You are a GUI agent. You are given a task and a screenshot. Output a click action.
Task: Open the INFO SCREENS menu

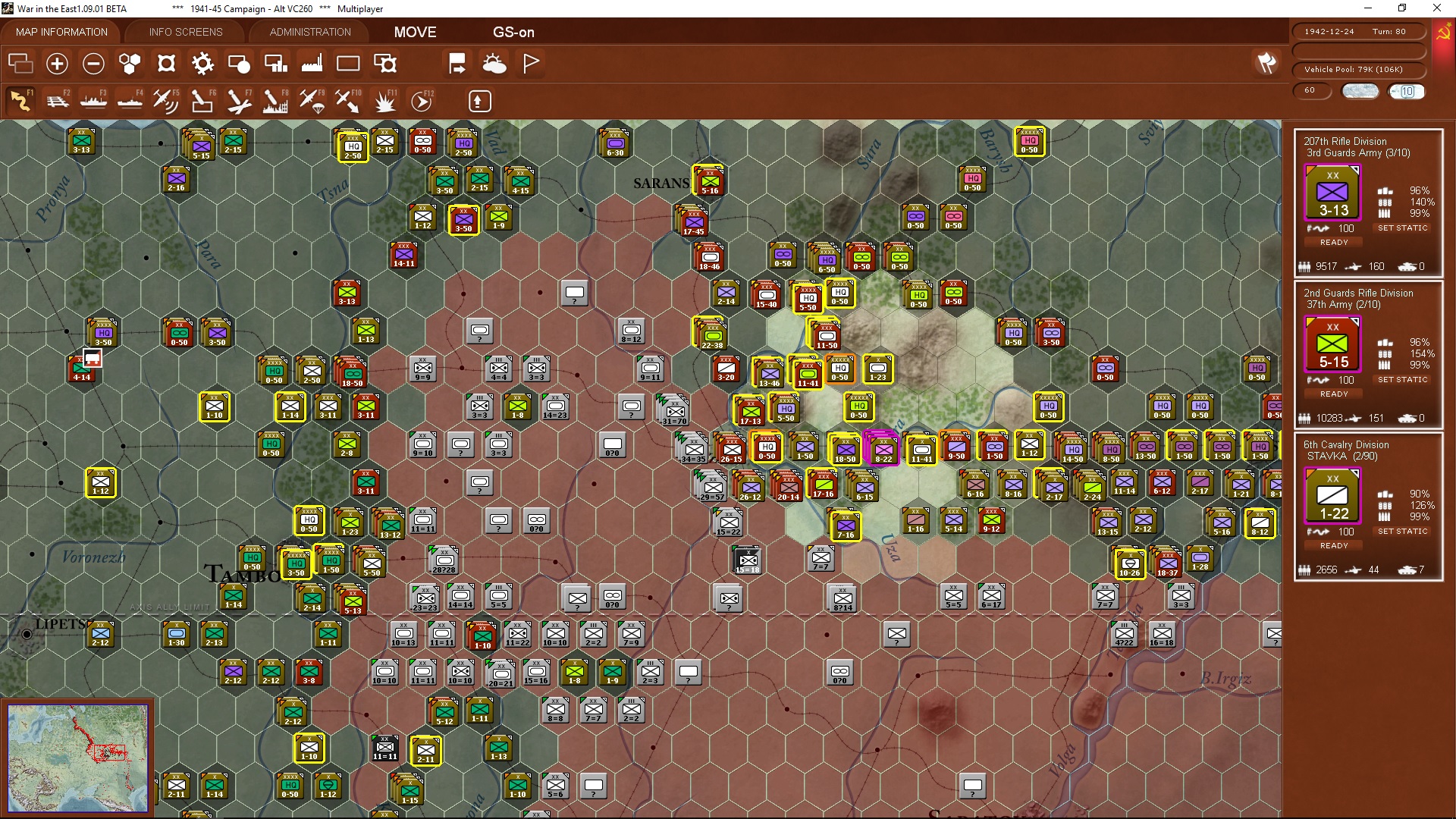(185, 32)
